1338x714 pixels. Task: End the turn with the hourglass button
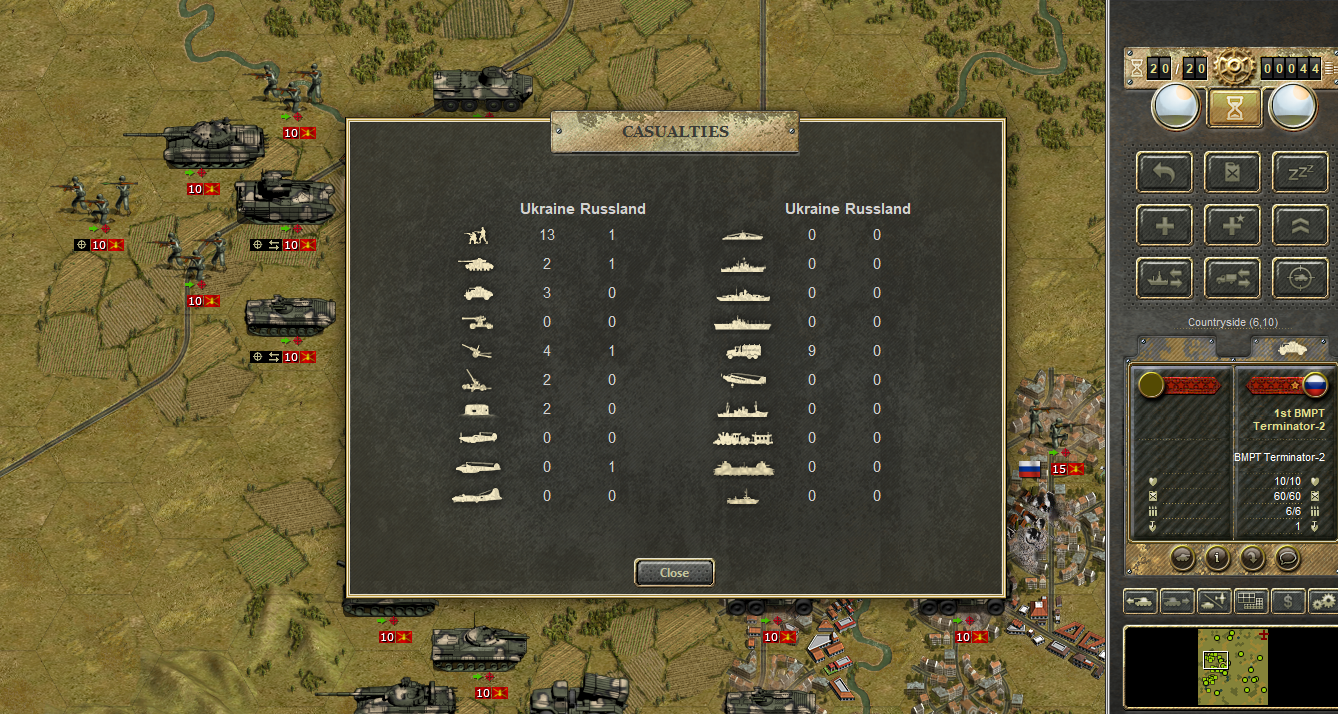(x=1233, y=107)
